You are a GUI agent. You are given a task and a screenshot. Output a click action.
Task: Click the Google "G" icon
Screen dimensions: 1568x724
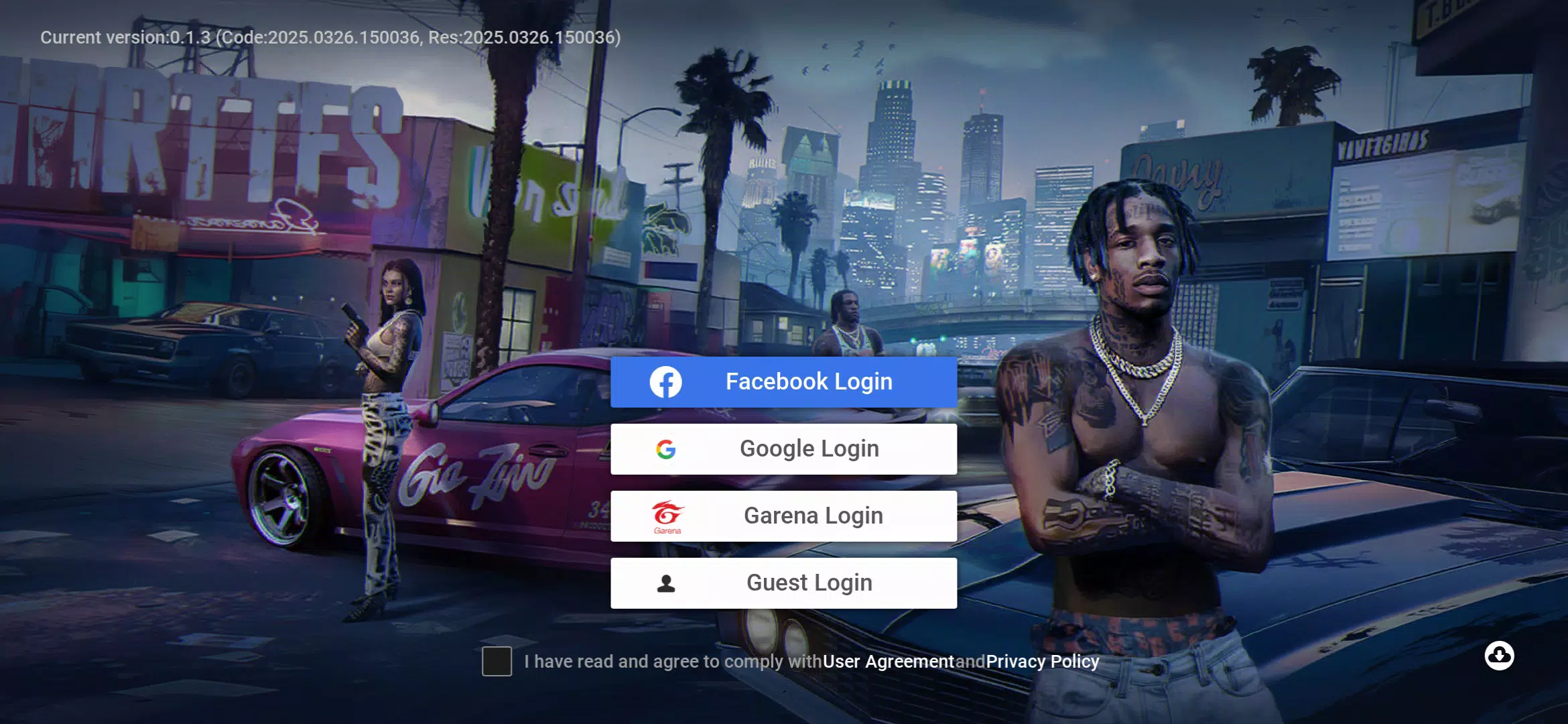pos(666,448)
